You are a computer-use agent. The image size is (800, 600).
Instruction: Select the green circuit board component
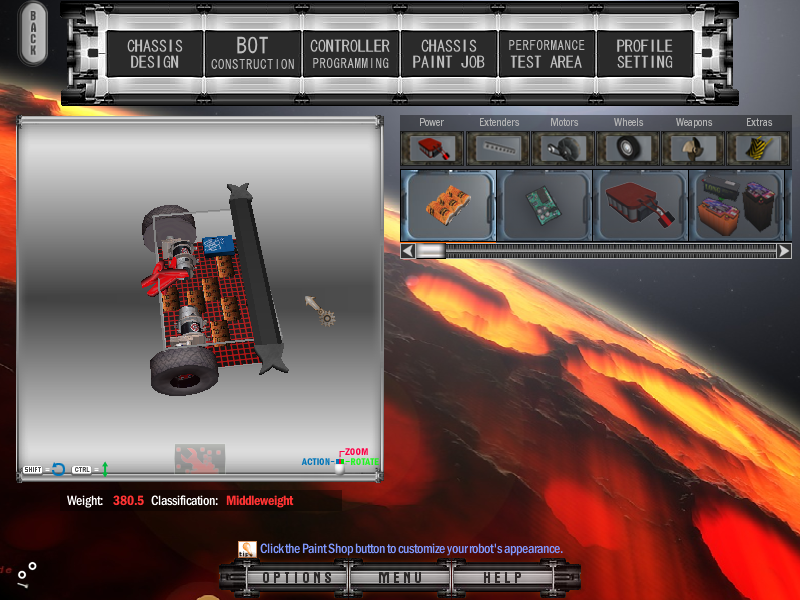tap(545, 205)
